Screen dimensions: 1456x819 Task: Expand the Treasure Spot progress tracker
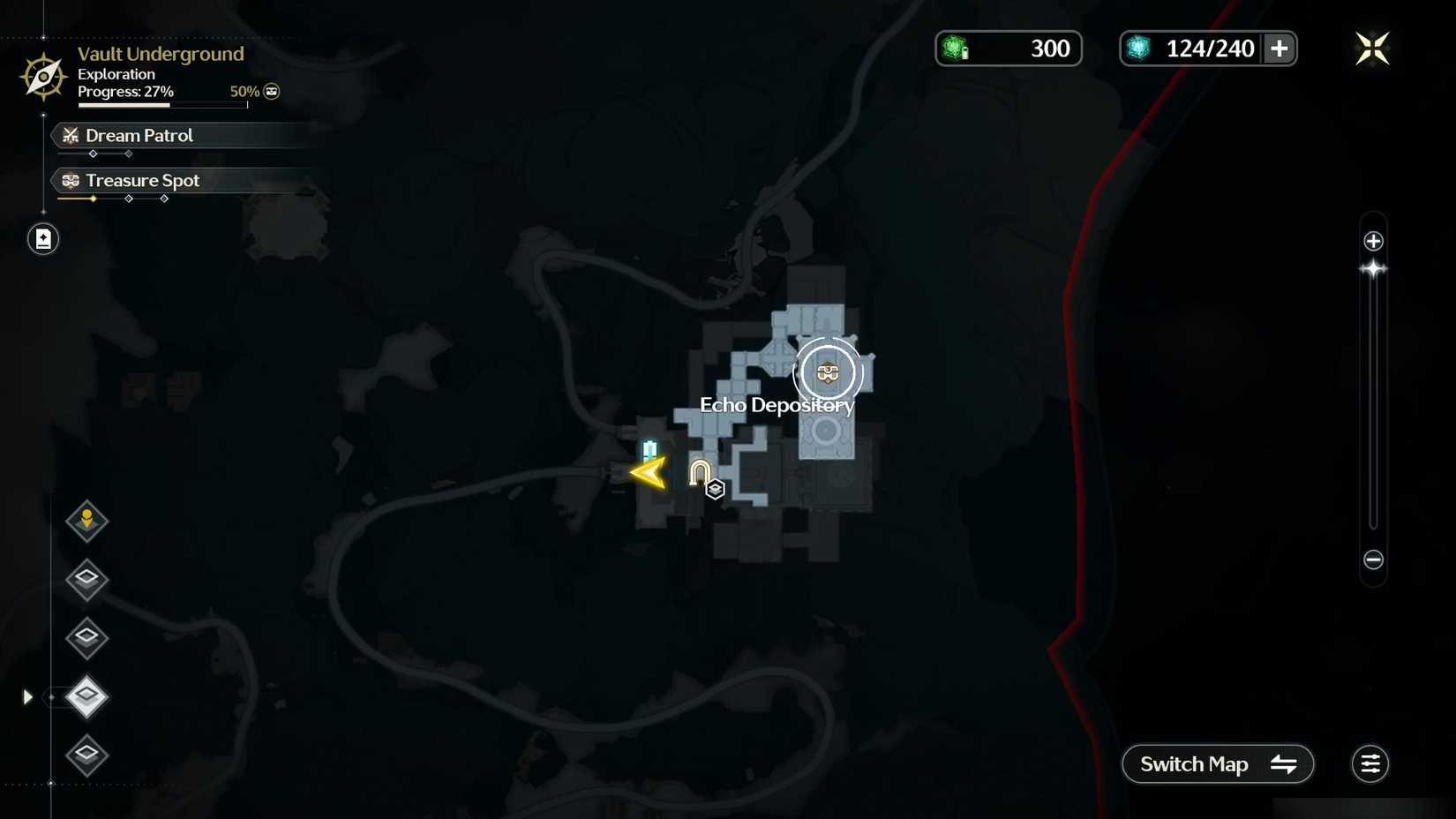pyautogui.click(x=141, y=180)
